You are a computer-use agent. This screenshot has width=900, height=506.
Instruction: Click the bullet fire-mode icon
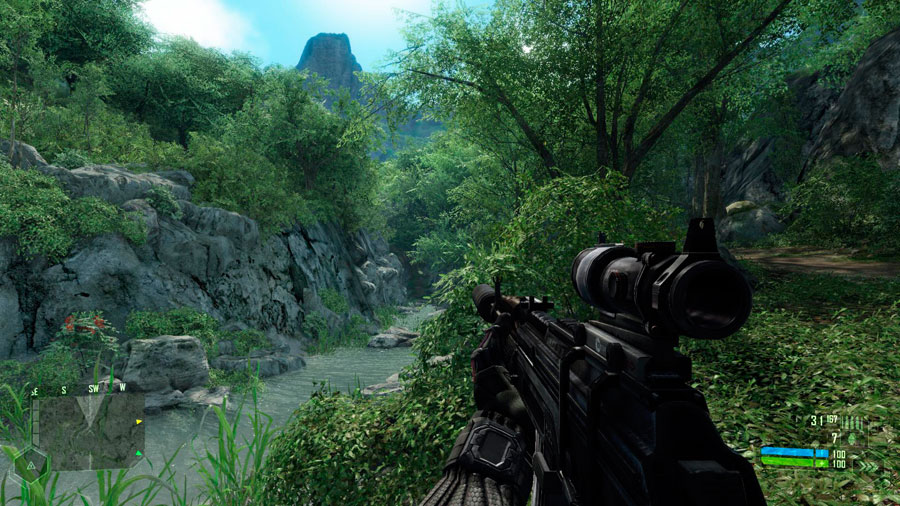pyautogui.click(x=852, y=421)
